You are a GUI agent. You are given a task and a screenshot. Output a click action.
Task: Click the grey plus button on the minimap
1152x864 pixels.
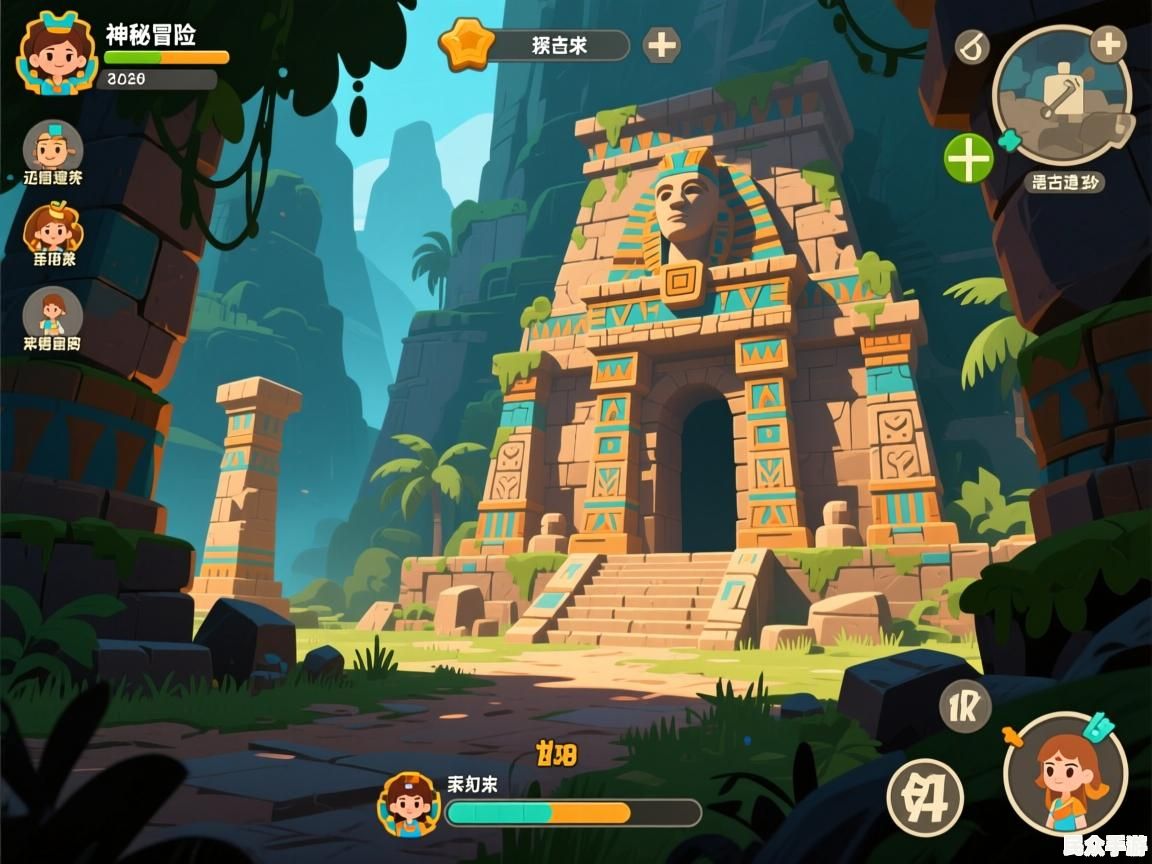pyautogui.click(x=1107, y=44)
